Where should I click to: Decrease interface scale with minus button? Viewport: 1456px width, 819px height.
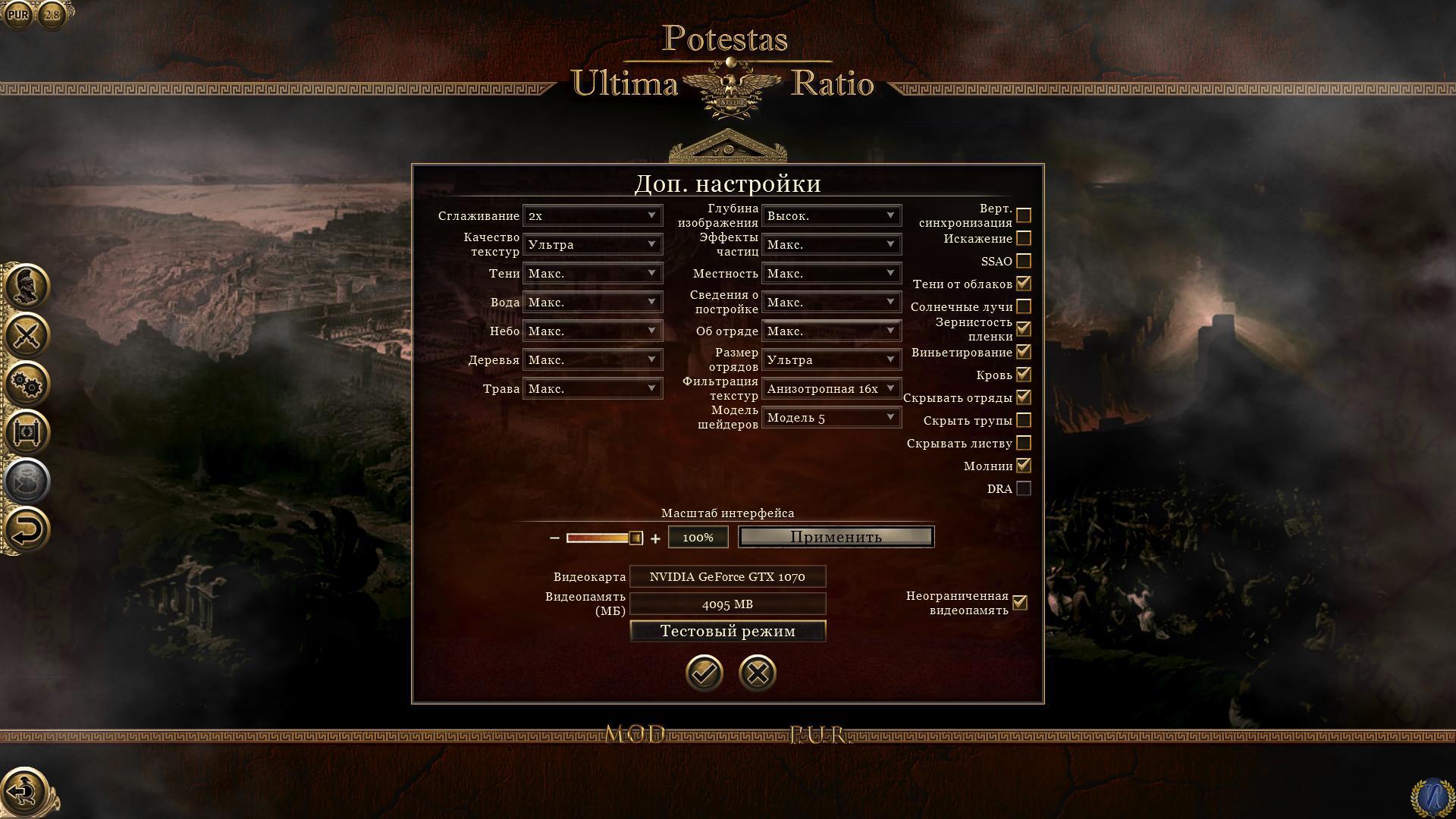coord(554,538)
